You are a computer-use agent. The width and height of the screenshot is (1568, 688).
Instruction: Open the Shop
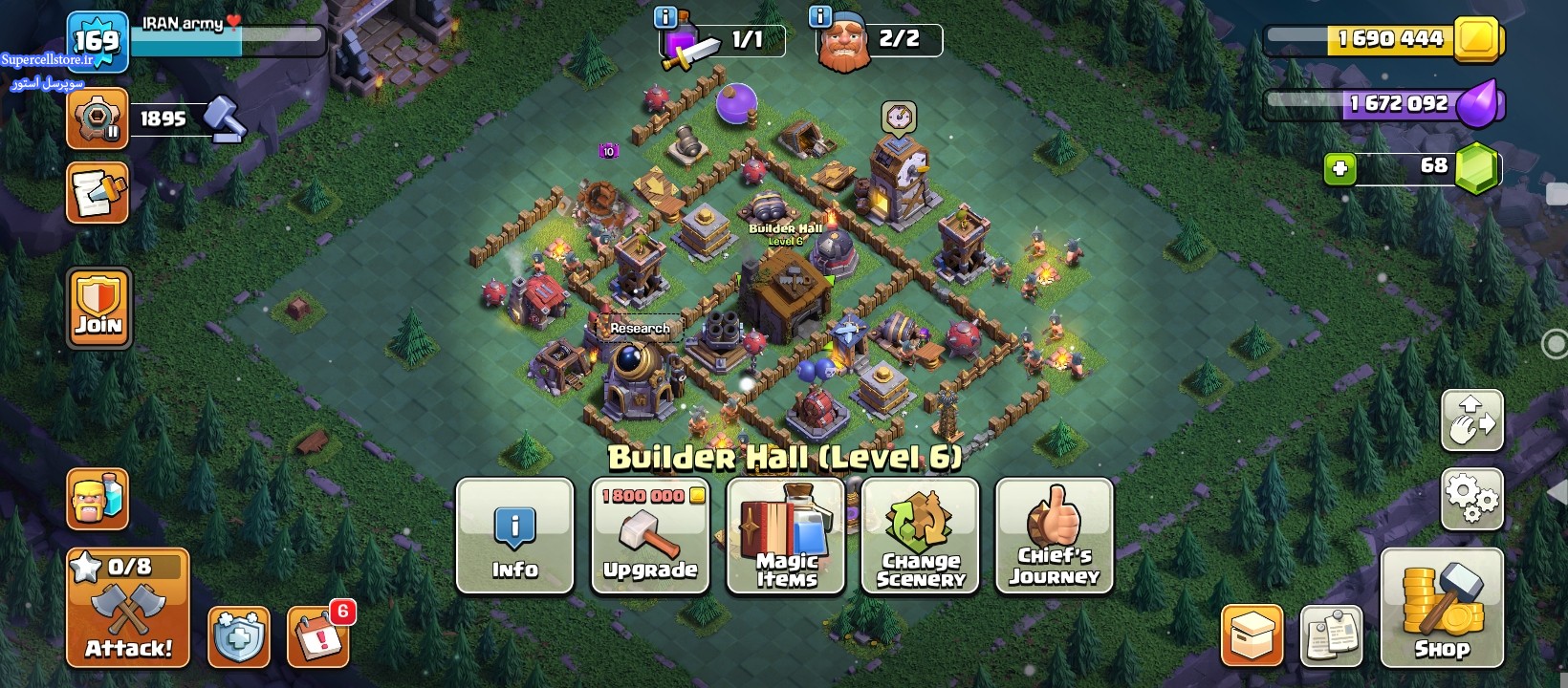click(1442, 609)
